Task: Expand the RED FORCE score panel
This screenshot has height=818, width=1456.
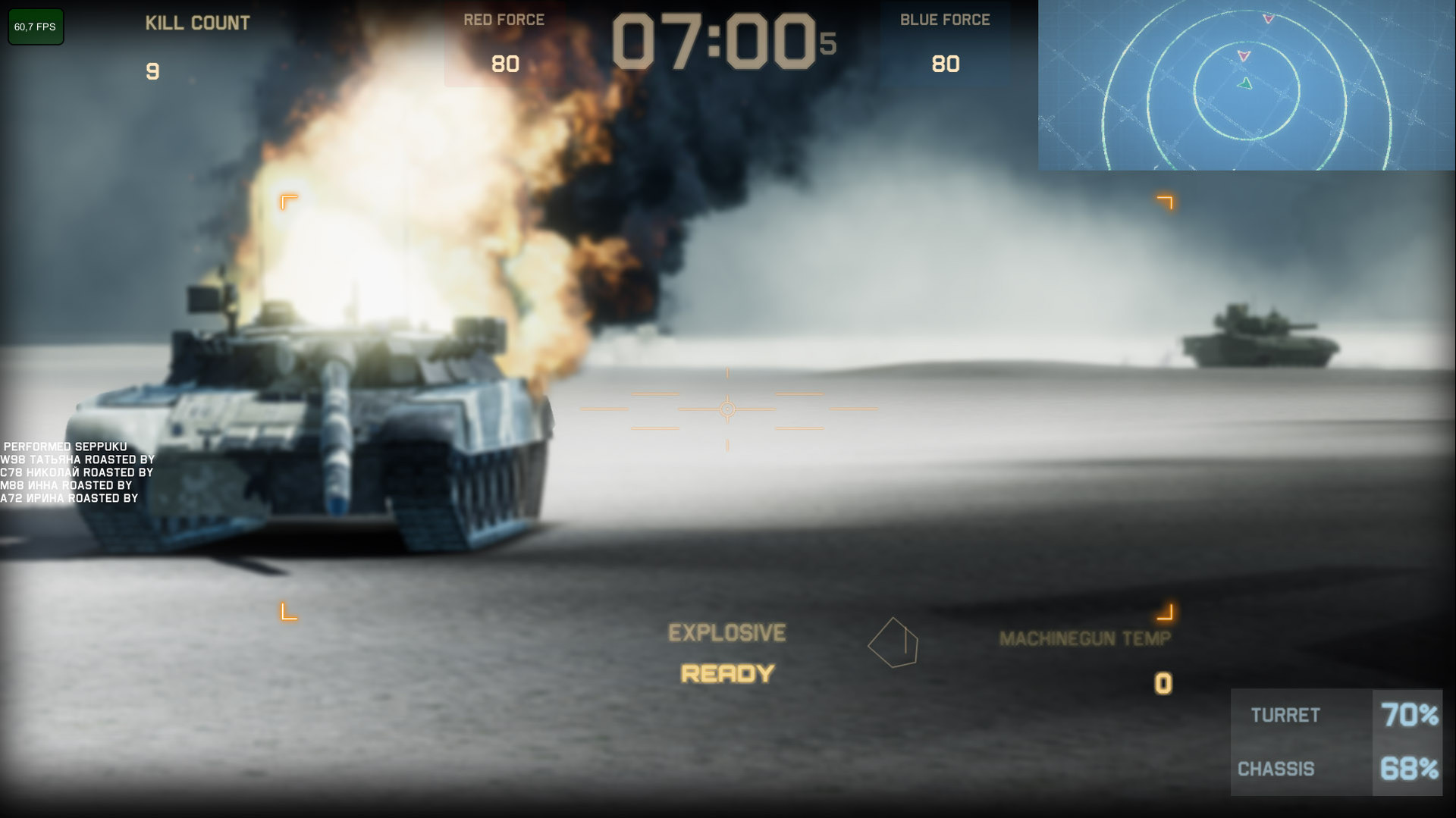Action: point(504,42)
